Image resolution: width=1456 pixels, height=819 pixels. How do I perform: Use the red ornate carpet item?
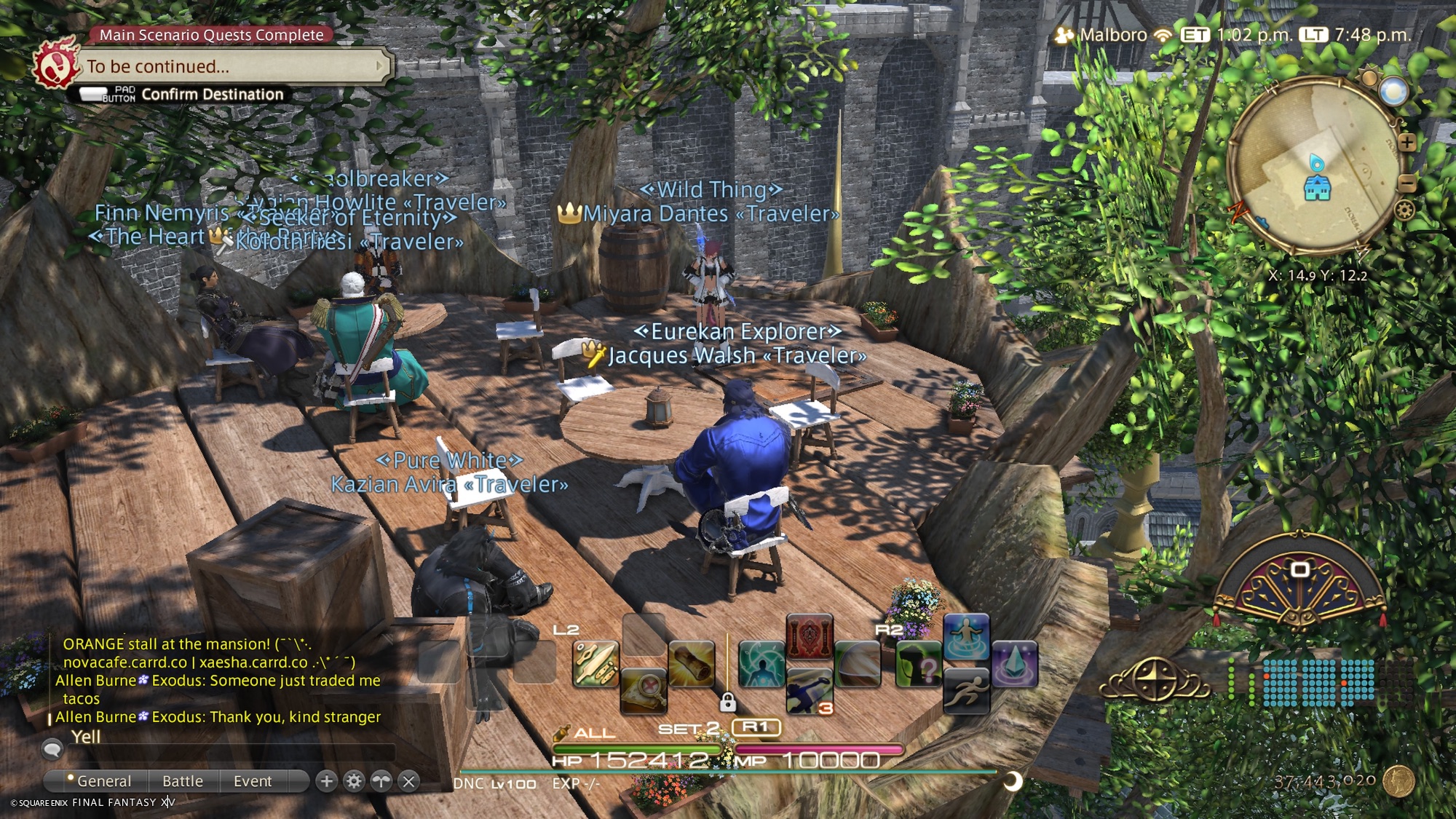[809, 637]
